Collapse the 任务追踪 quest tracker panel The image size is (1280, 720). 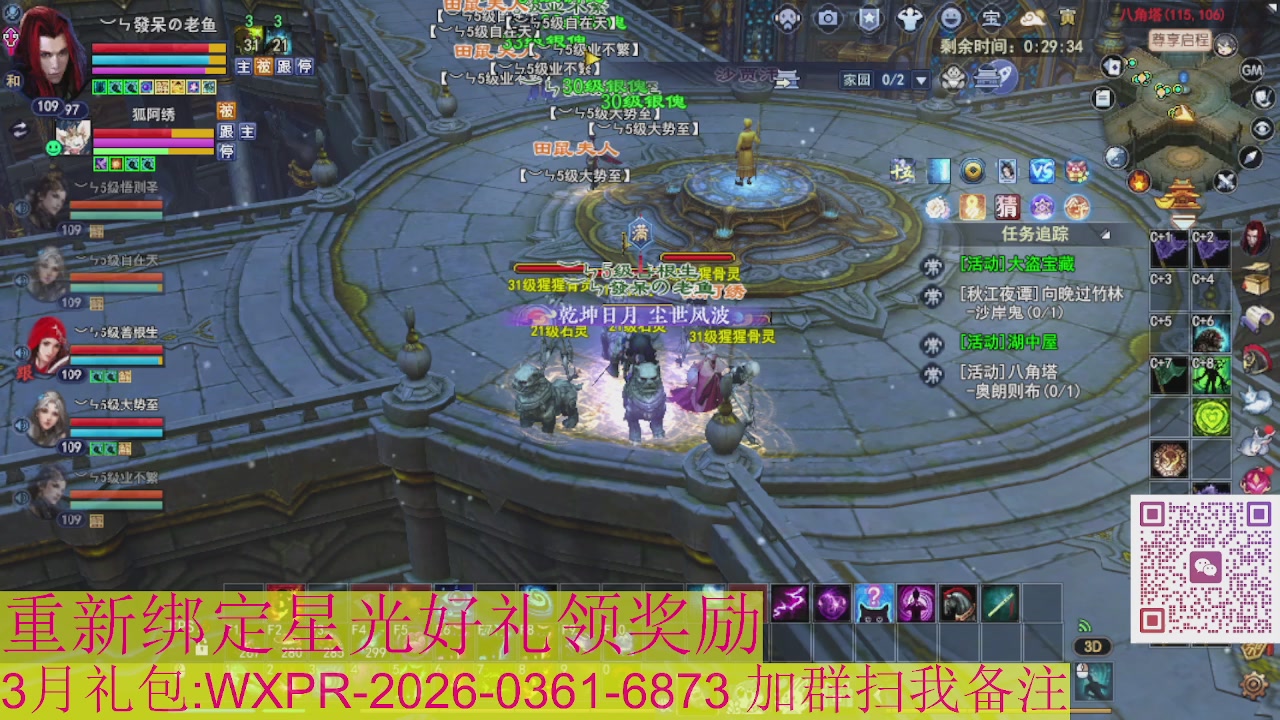point(1103,233)
